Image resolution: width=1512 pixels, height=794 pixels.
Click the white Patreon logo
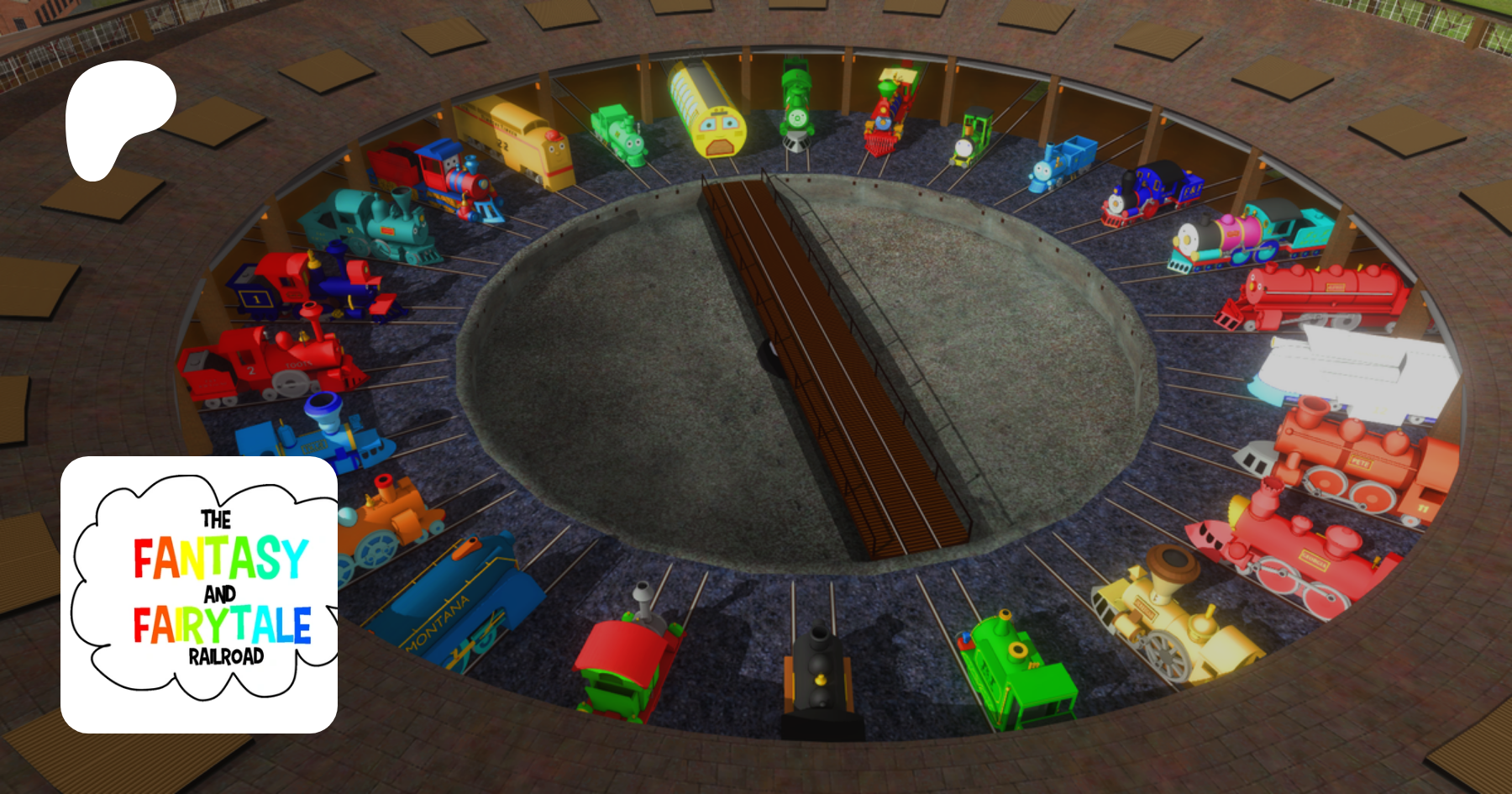[x=118, y=115]
